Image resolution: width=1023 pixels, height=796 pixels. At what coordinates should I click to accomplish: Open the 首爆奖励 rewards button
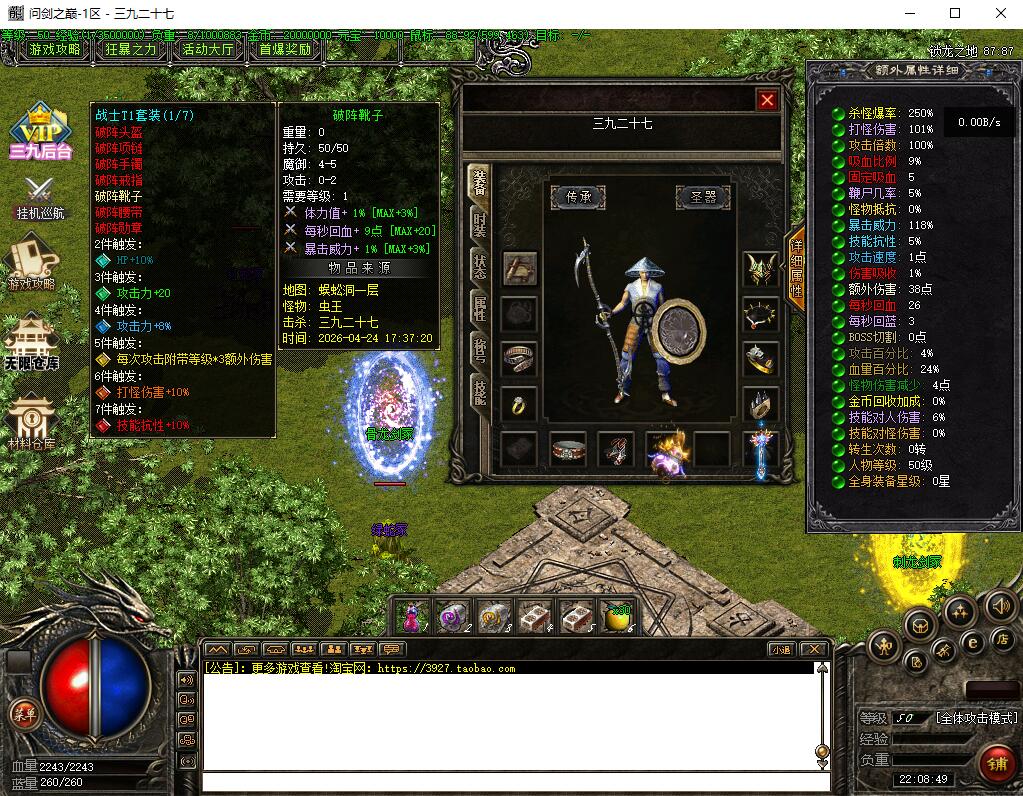(x=285, y=49)
